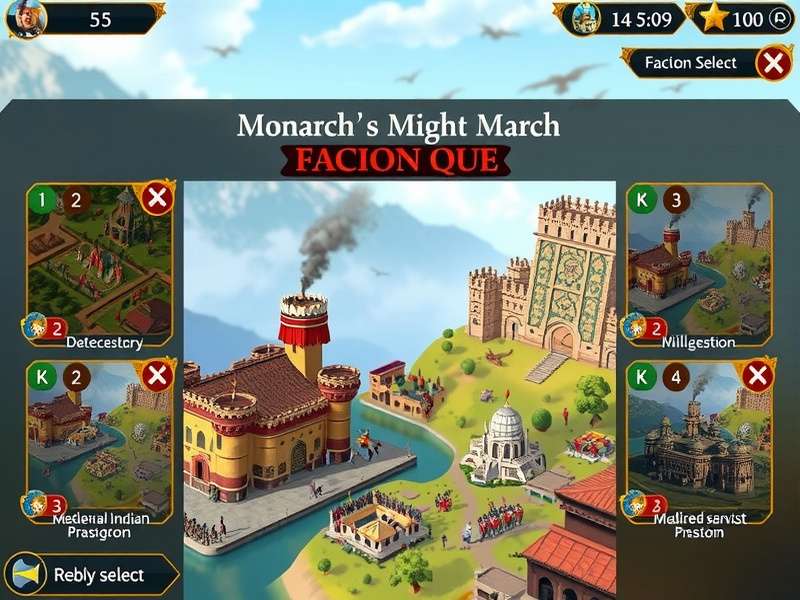Remove the Detecestery card with its X
Image resolution: width=800 pixels, height=600 pixels.
[157, 198]
